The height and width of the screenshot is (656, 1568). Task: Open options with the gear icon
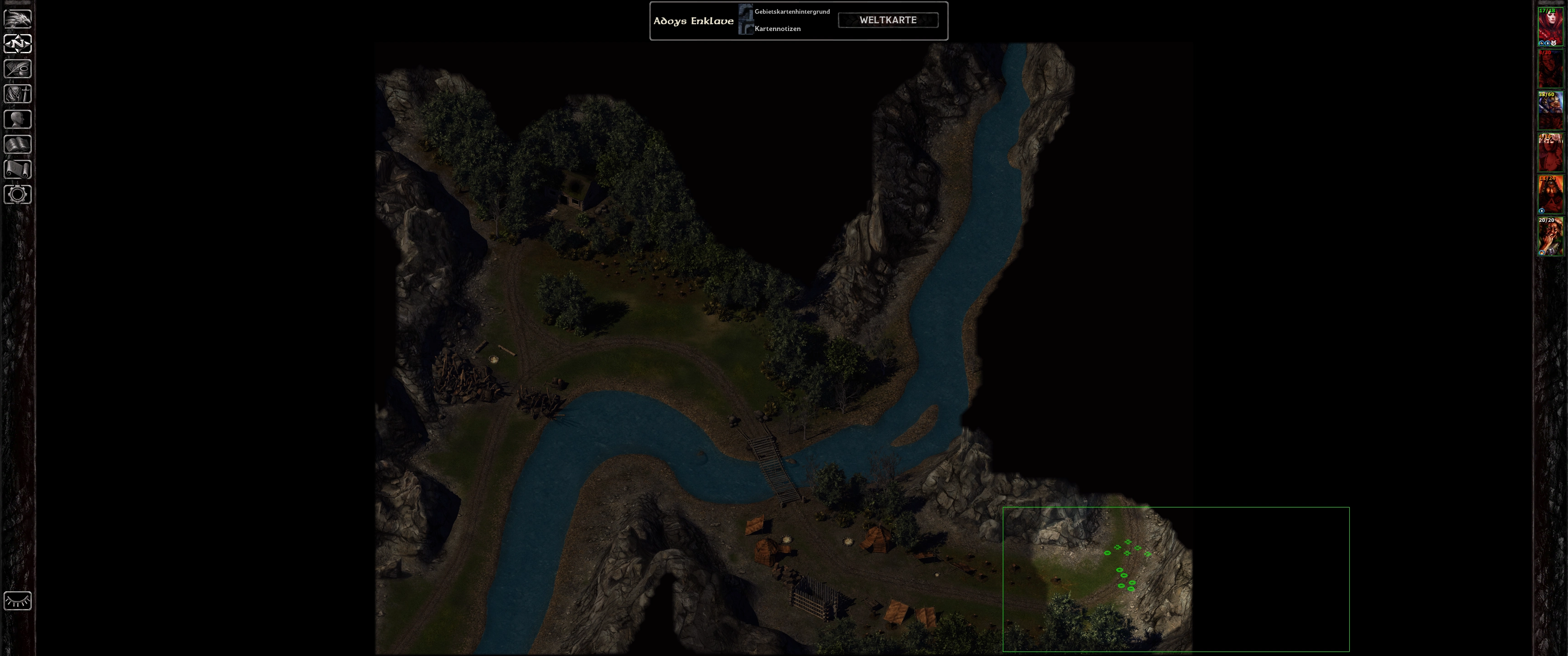(x=18, y=194)
